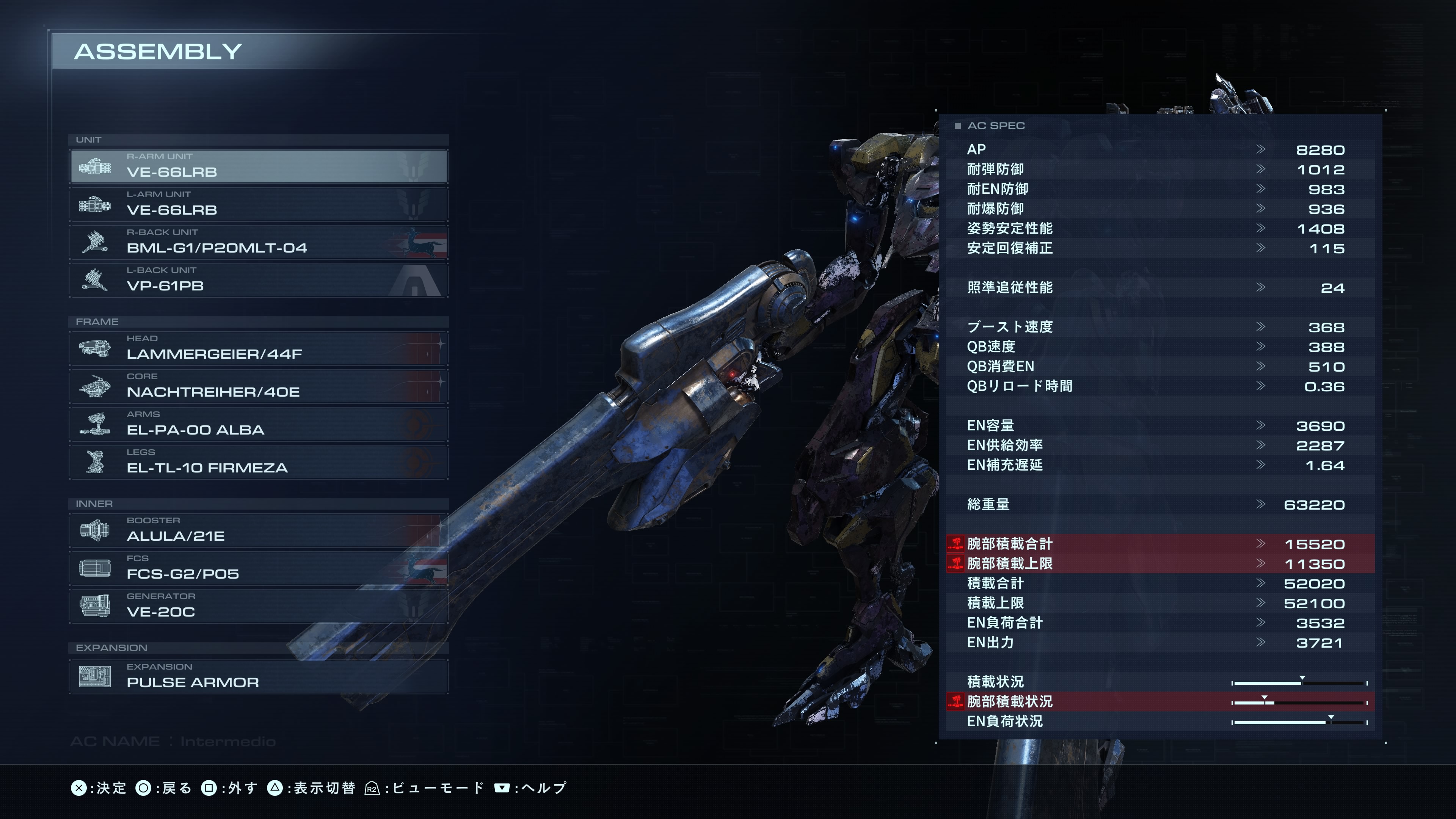
Task: Open the BOOSTER slot ALULA/21E
Action: 259,530
